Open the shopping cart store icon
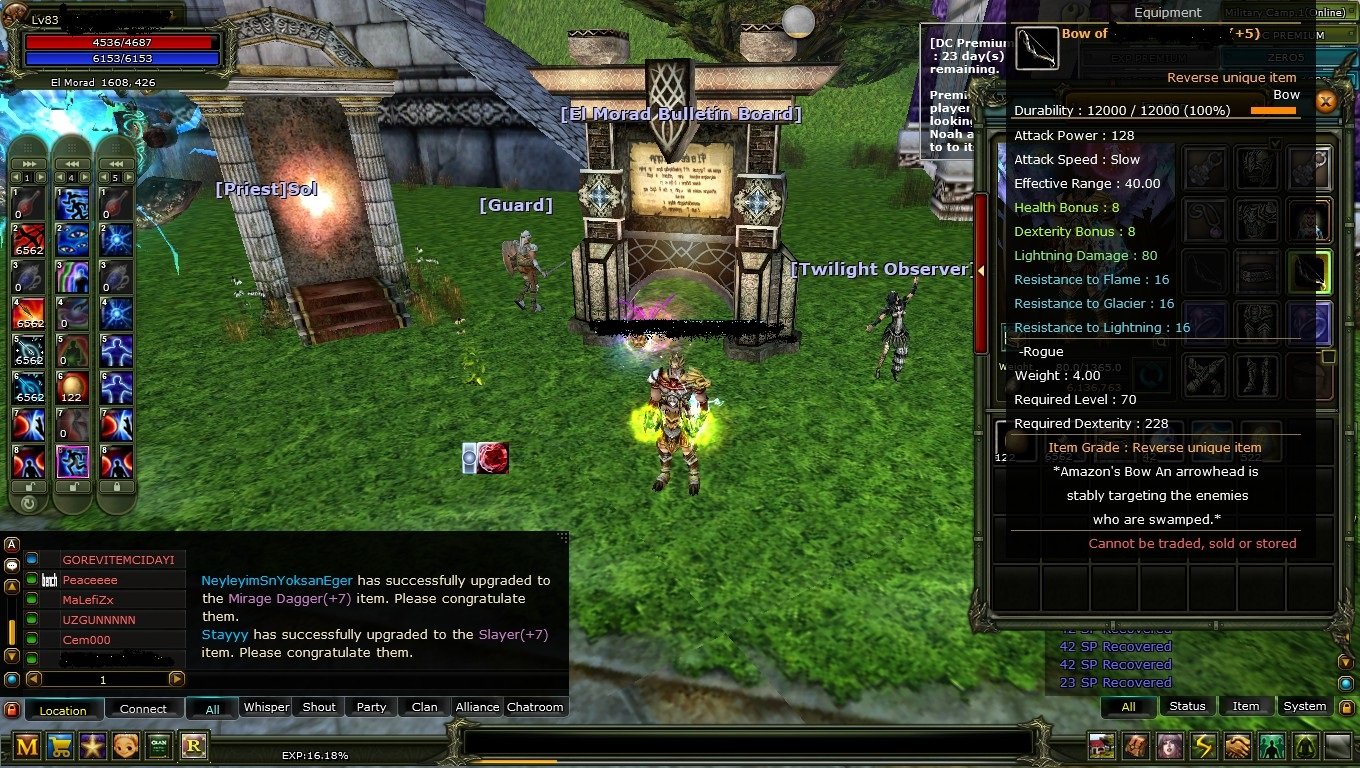 pyautogui.click(x=60, y=746)
